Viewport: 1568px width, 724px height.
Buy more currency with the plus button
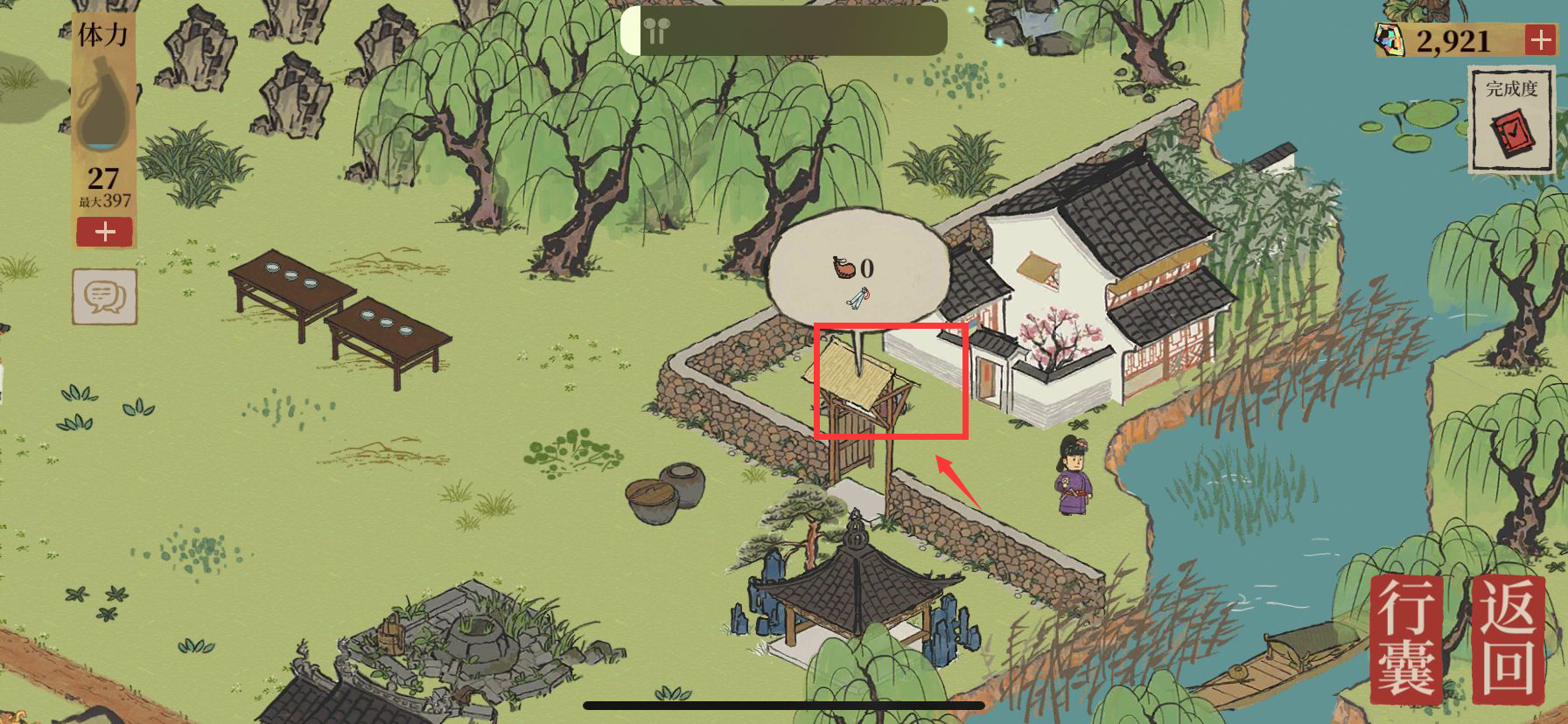[x=1539, y=40]
